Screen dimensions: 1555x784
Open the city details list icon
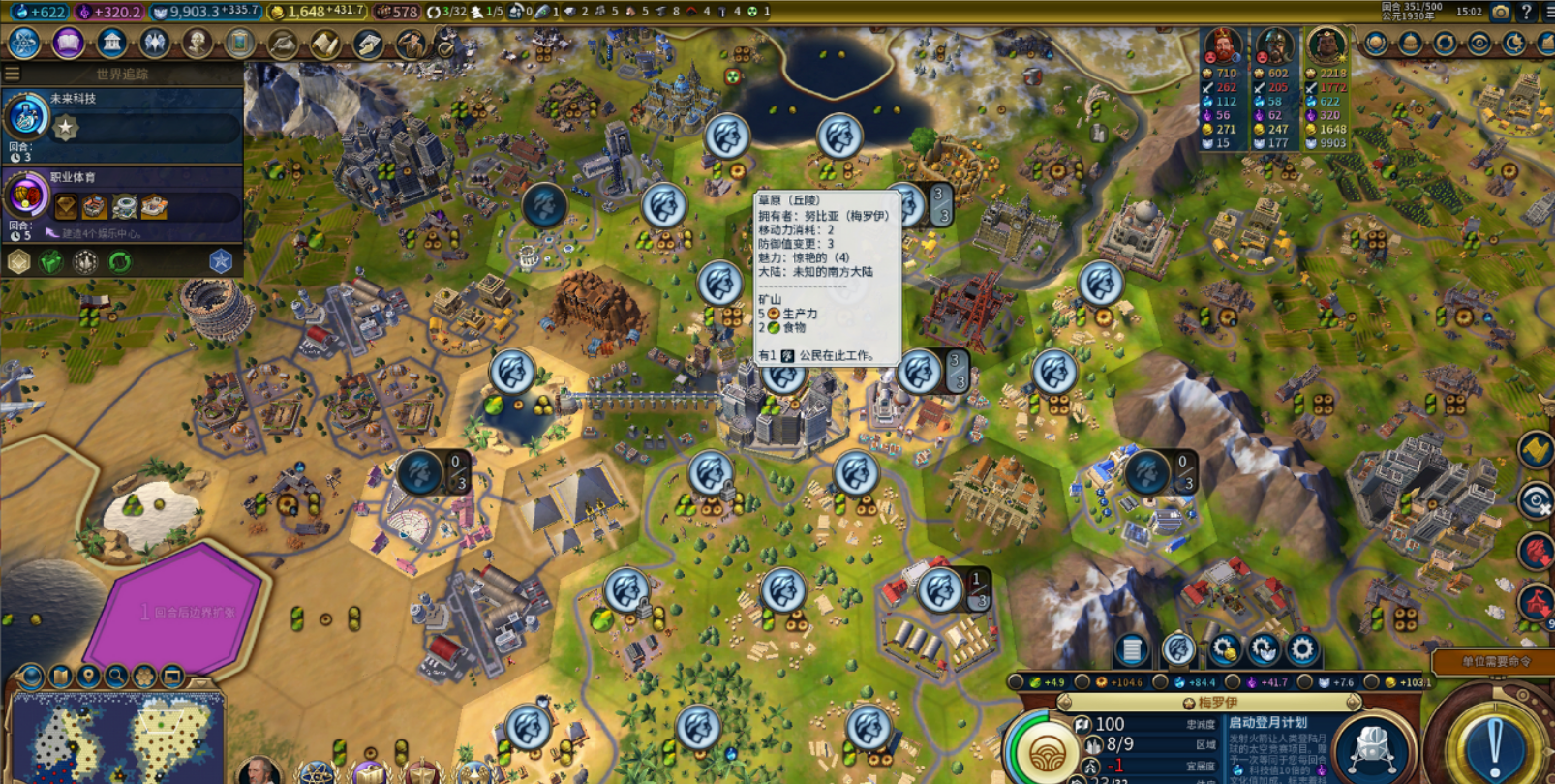point(1131,649)
